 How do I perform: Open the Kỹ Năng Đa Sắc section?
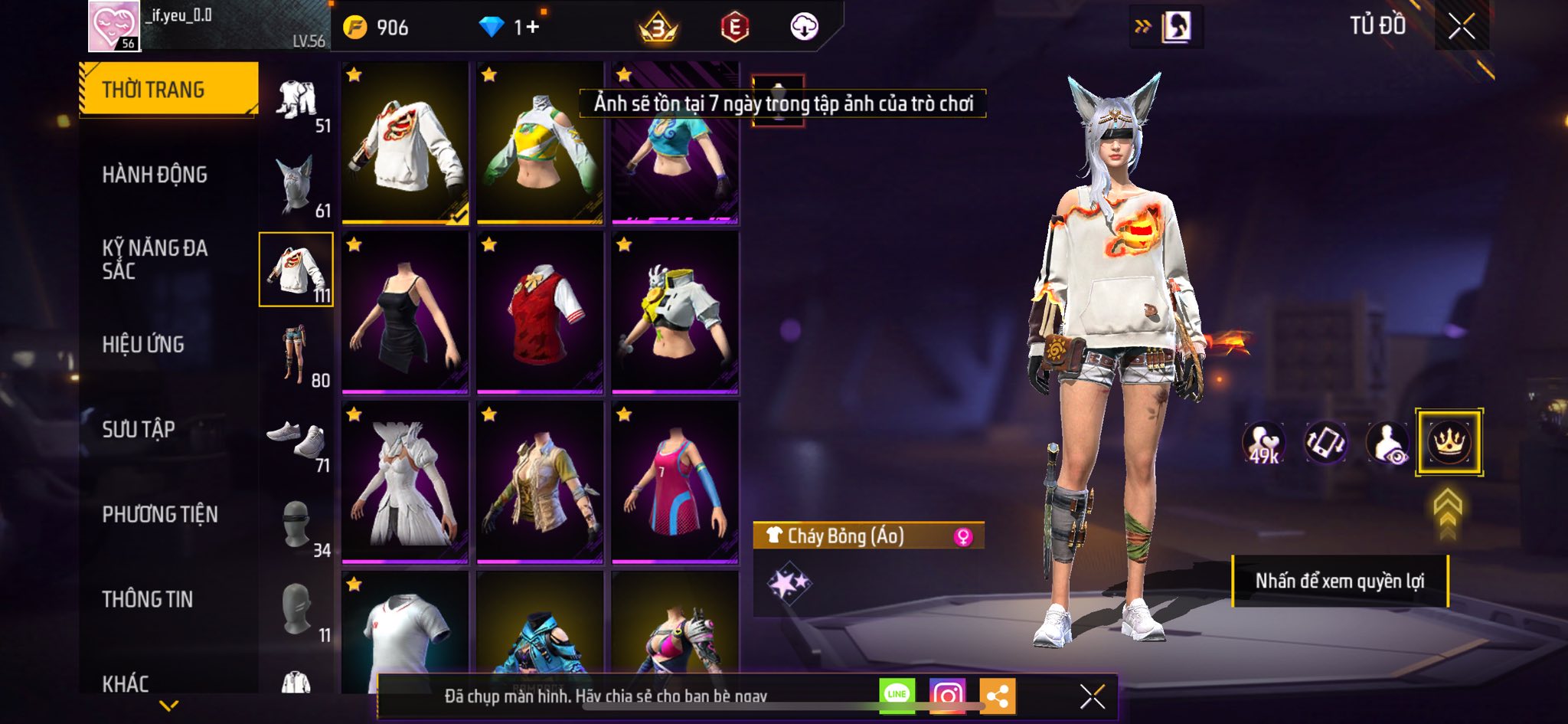click(155, 259)
